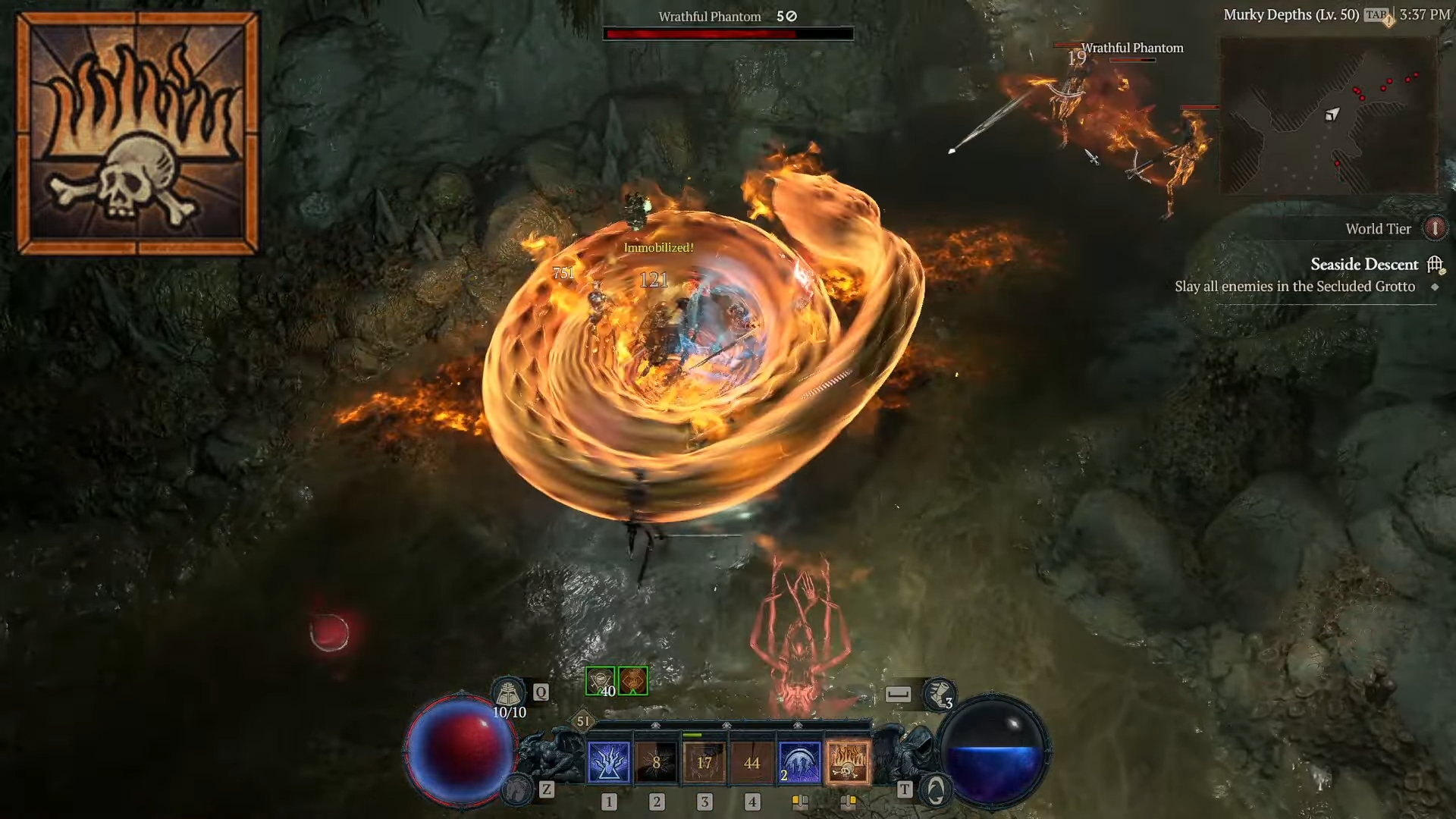Cast the blue storm dome skill
This screenshot has width=1456, height=819.
(x=799, y=762)
